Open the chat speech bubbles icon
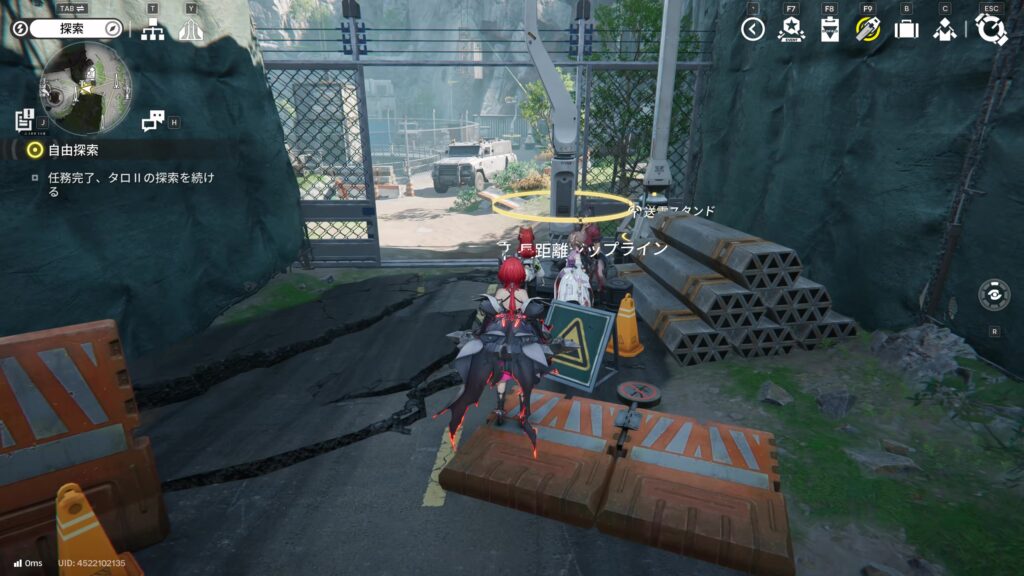 [x=152, y=121]
